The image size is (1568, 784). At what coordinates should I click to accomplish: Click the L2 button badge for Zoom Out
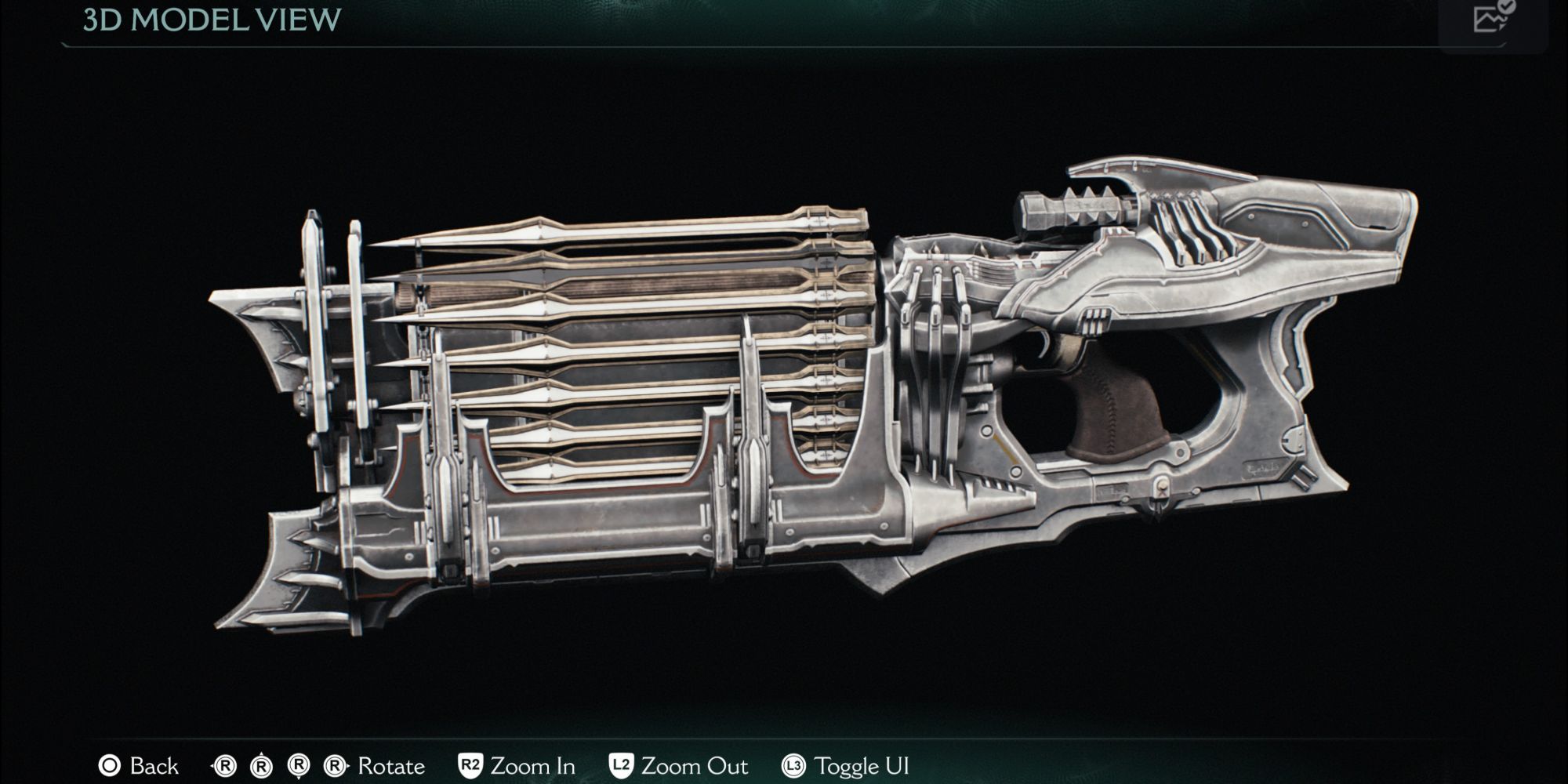coord(622,766)
